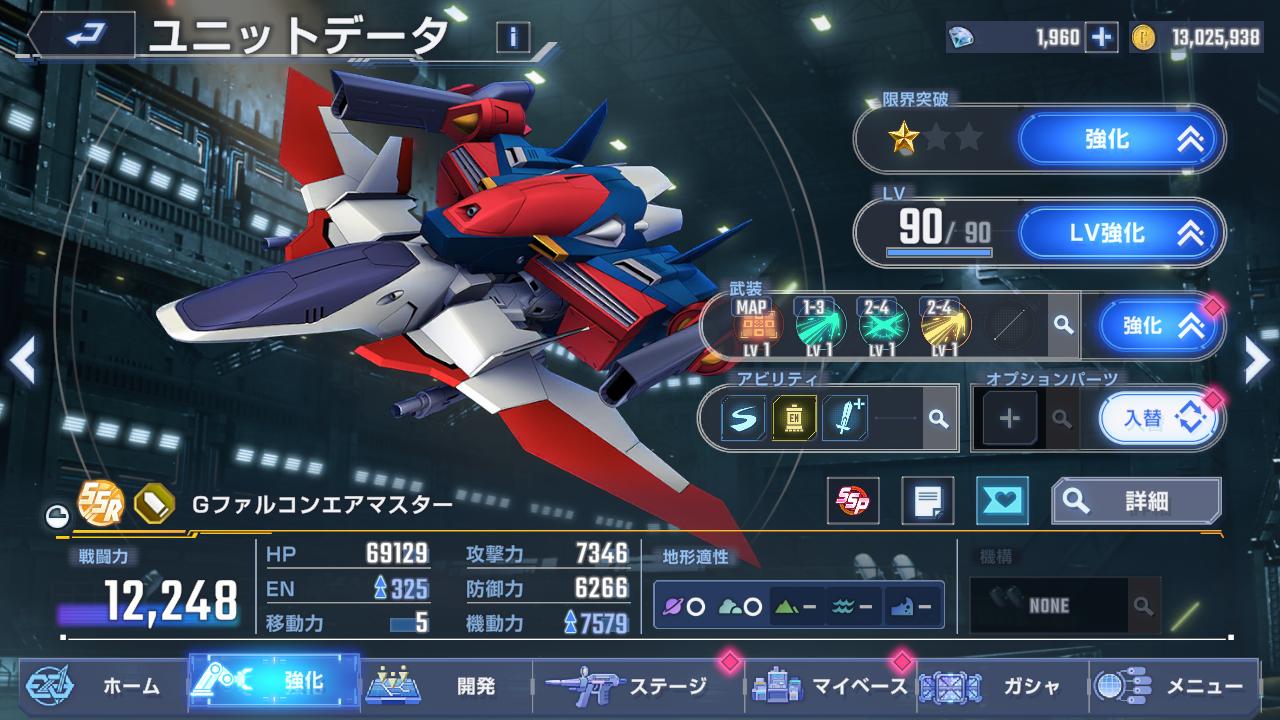Show the previous unit with left arrow

coord(22,361)
